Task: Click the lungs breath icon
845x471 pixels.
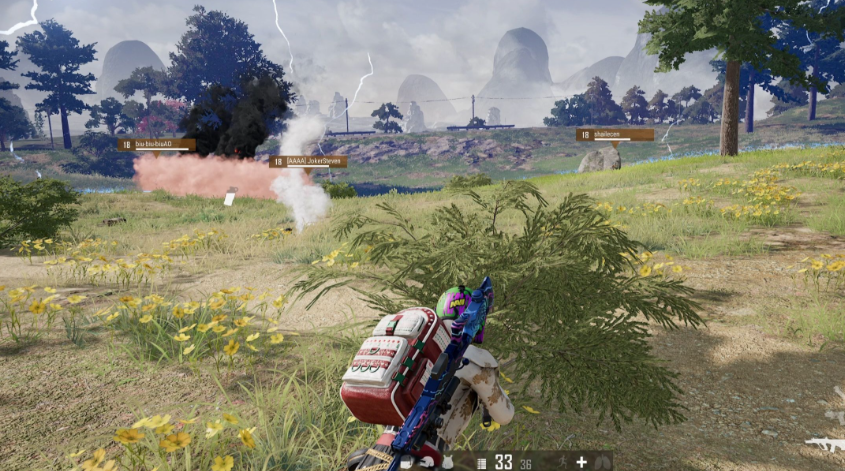Action: [604, 462]
